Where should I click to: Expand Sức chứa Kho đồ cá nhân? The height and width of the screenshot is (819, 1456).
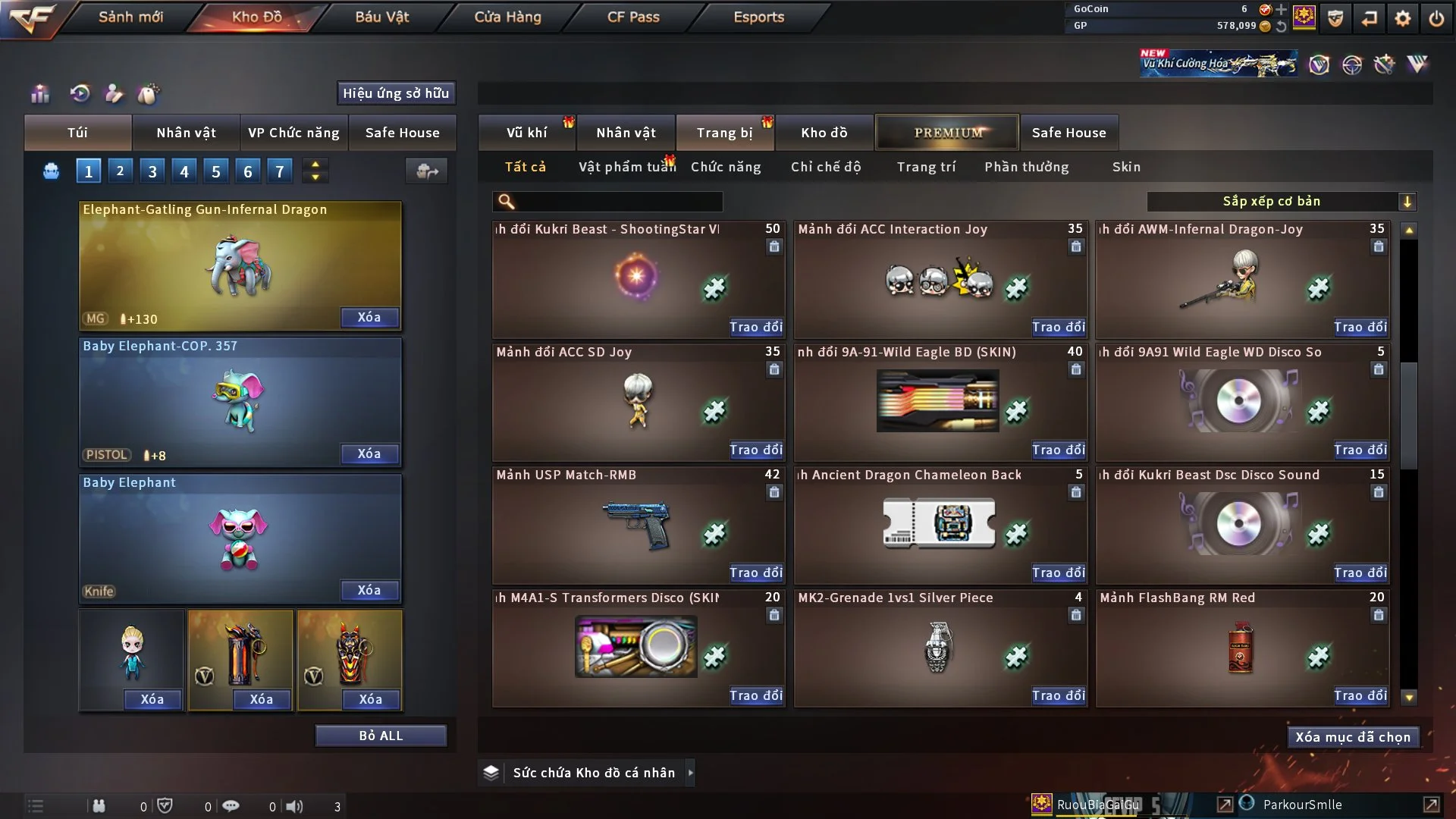689,773
